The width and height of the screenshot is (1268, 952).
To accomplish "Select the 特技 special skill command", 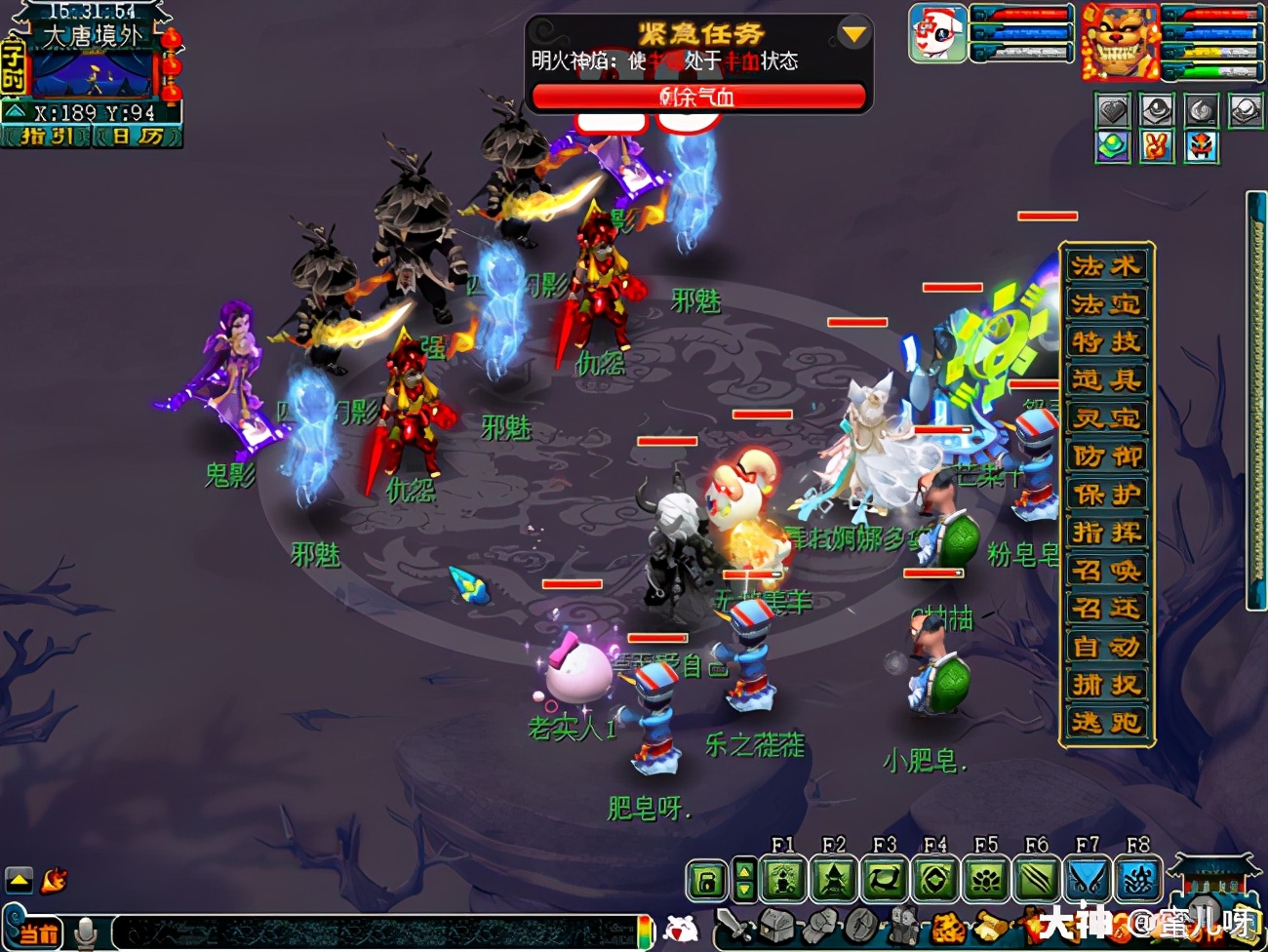I will coord(1106,342).
